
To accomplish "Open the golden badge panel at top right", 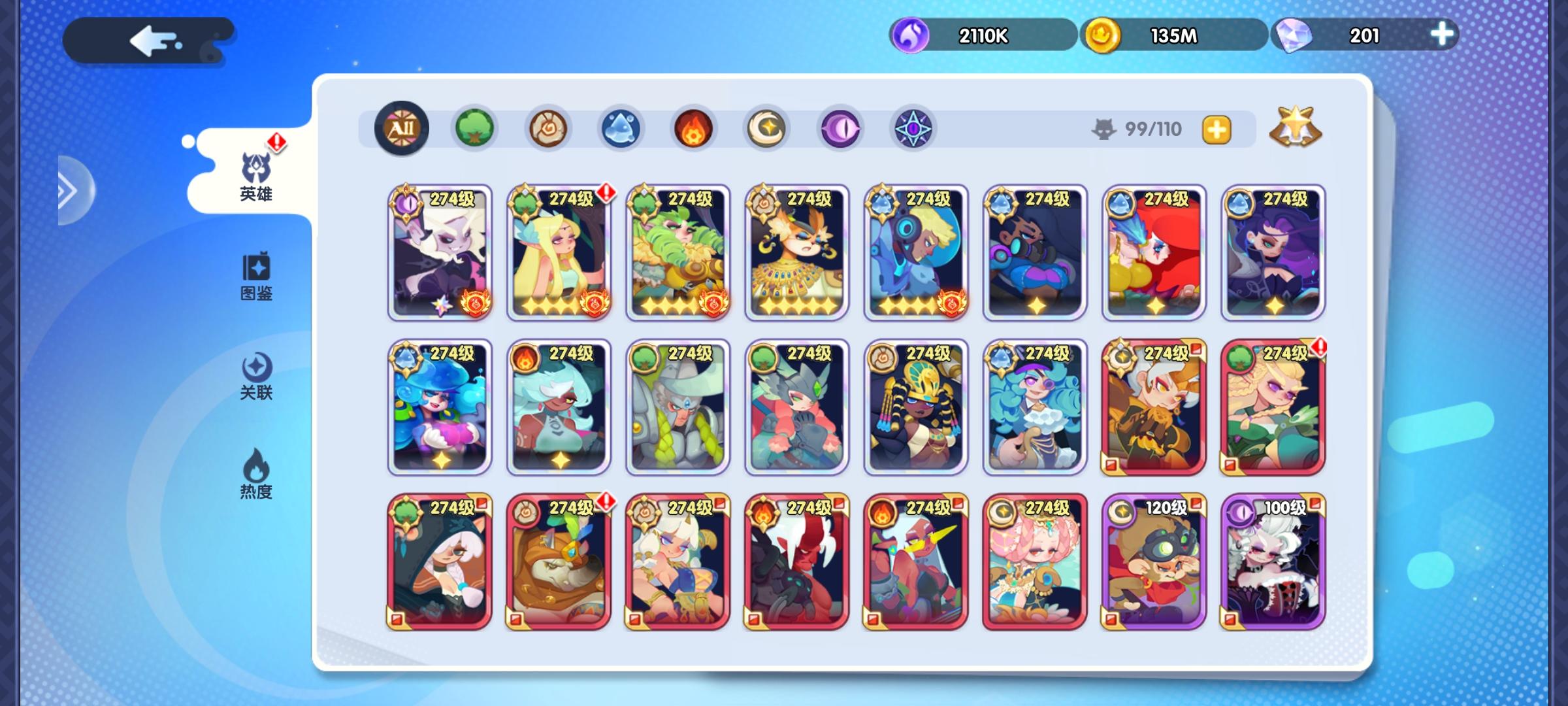I will [x=1296, y=126].
